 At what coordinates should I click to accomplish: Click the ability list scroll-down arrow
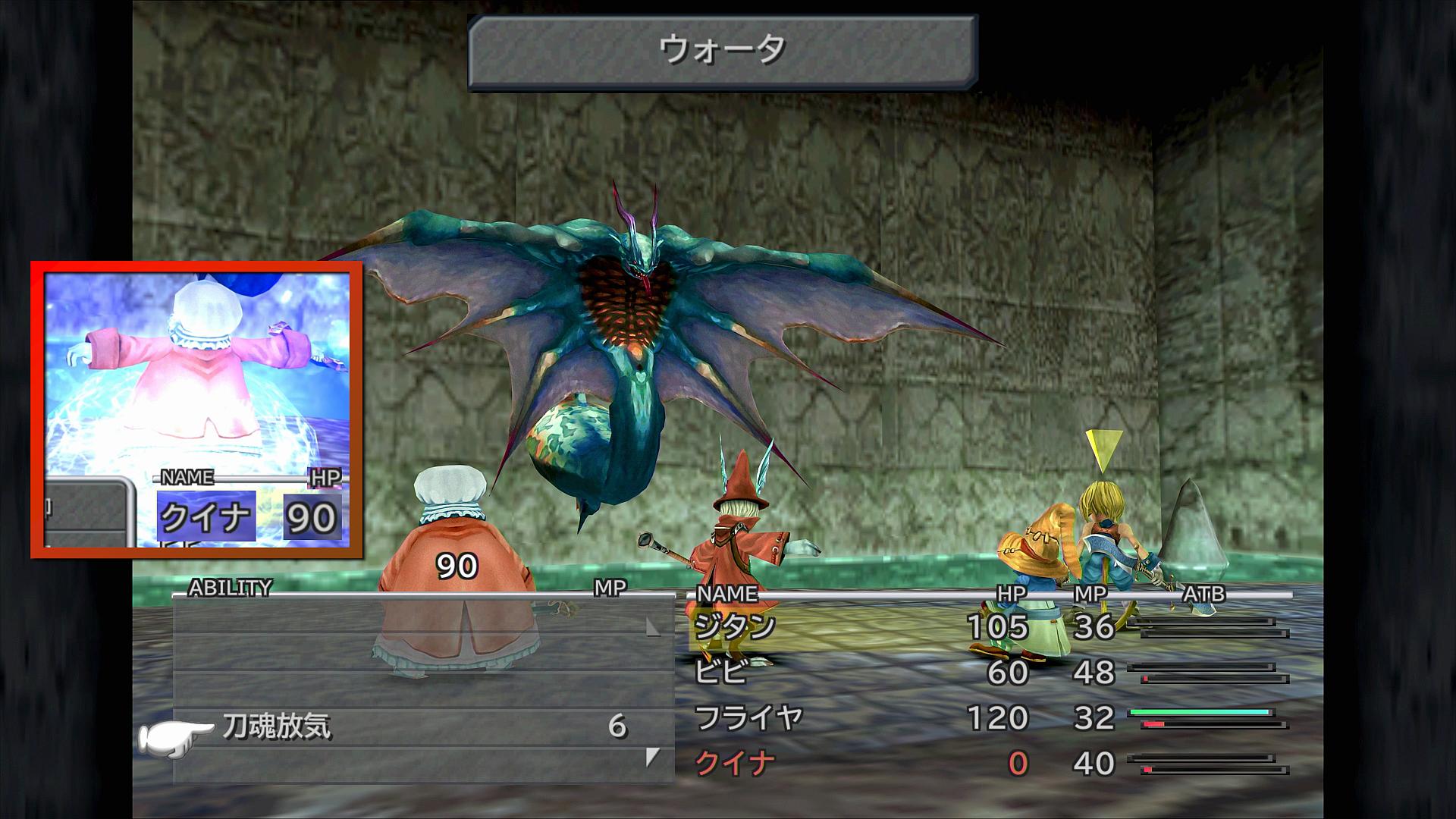pos(652,757)
